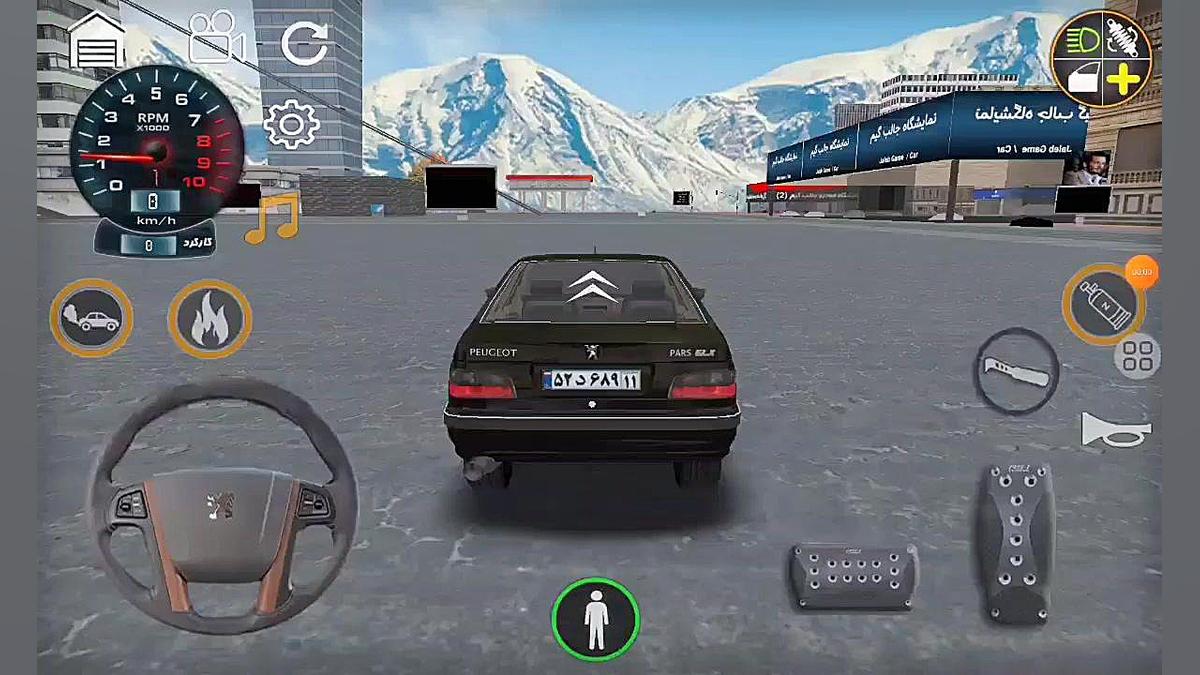The image size is (1200, 675).
Task: Activate the exhaust smoke car button
Action: point(91,318)
